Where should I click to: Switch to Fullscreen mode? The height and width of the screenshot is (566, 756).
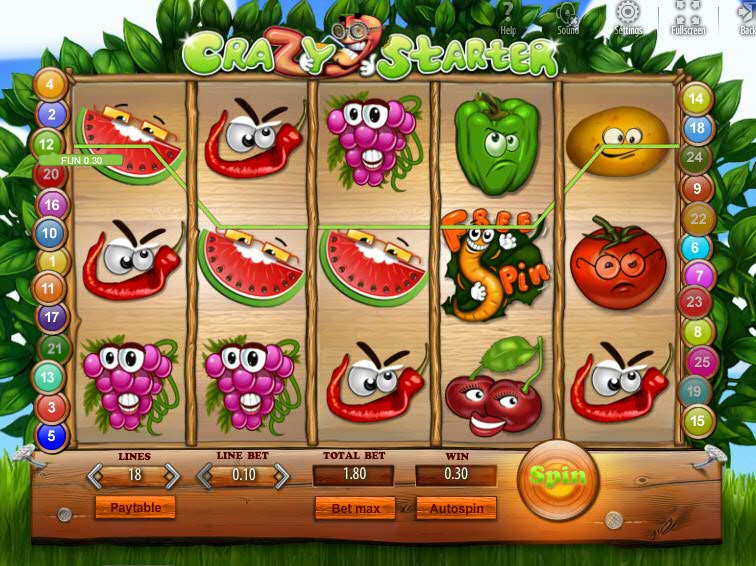688,17
